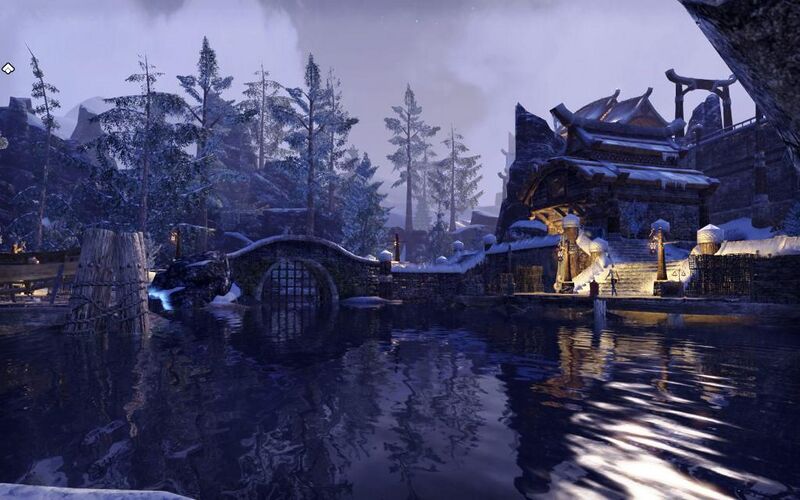
Task: Click the white diamond quest marker icon
Action: click(8, 68)
